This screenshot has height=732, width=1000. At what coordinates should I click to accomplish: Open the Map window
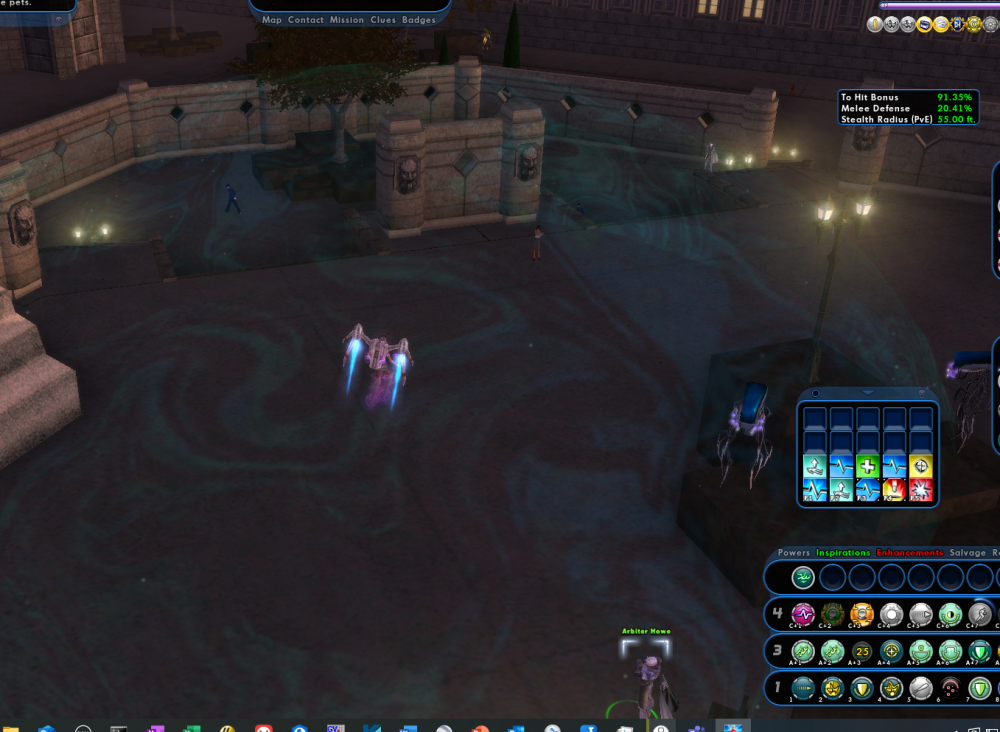coord(272,20)
